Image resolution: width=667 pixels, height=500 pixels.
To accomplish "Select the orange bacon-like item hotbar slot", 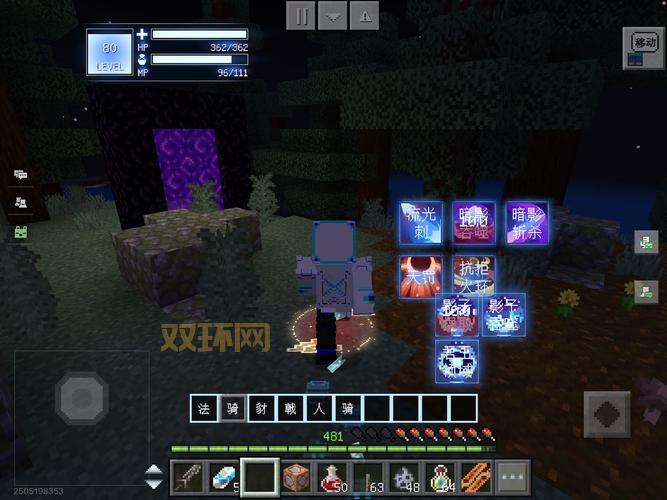I will (476, 477).
